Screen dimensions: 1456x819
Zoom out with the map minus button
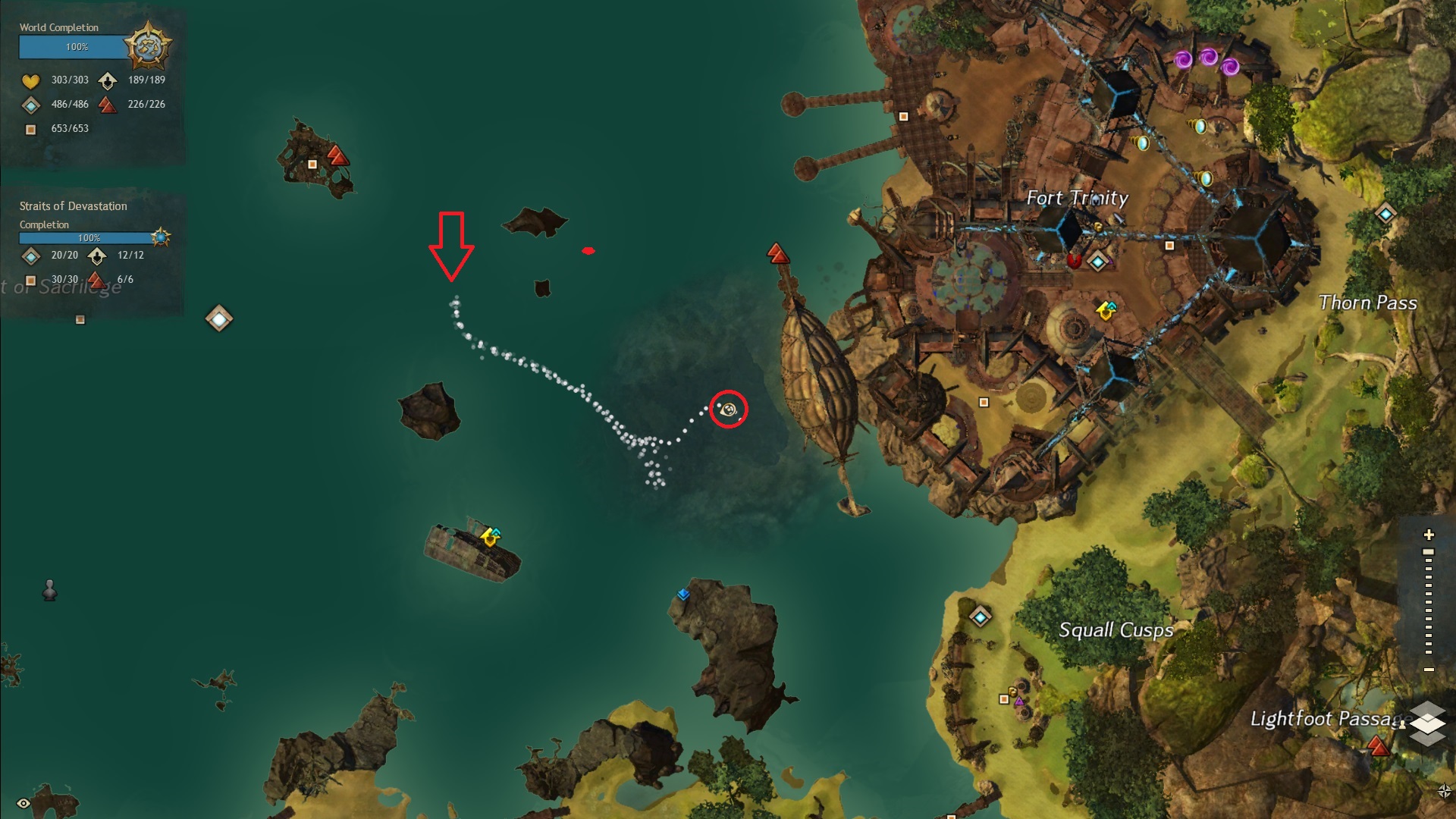point(1429,670)
